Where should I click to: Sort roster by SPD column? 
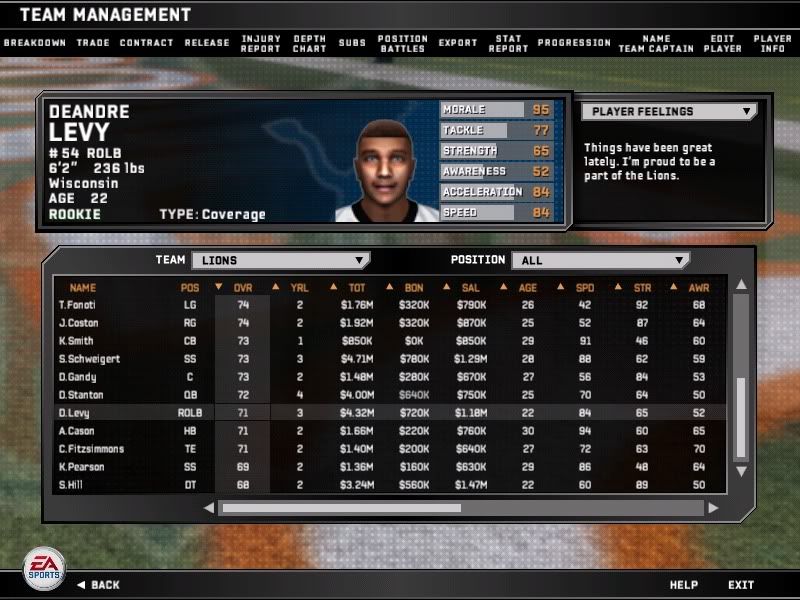point(585,287)
